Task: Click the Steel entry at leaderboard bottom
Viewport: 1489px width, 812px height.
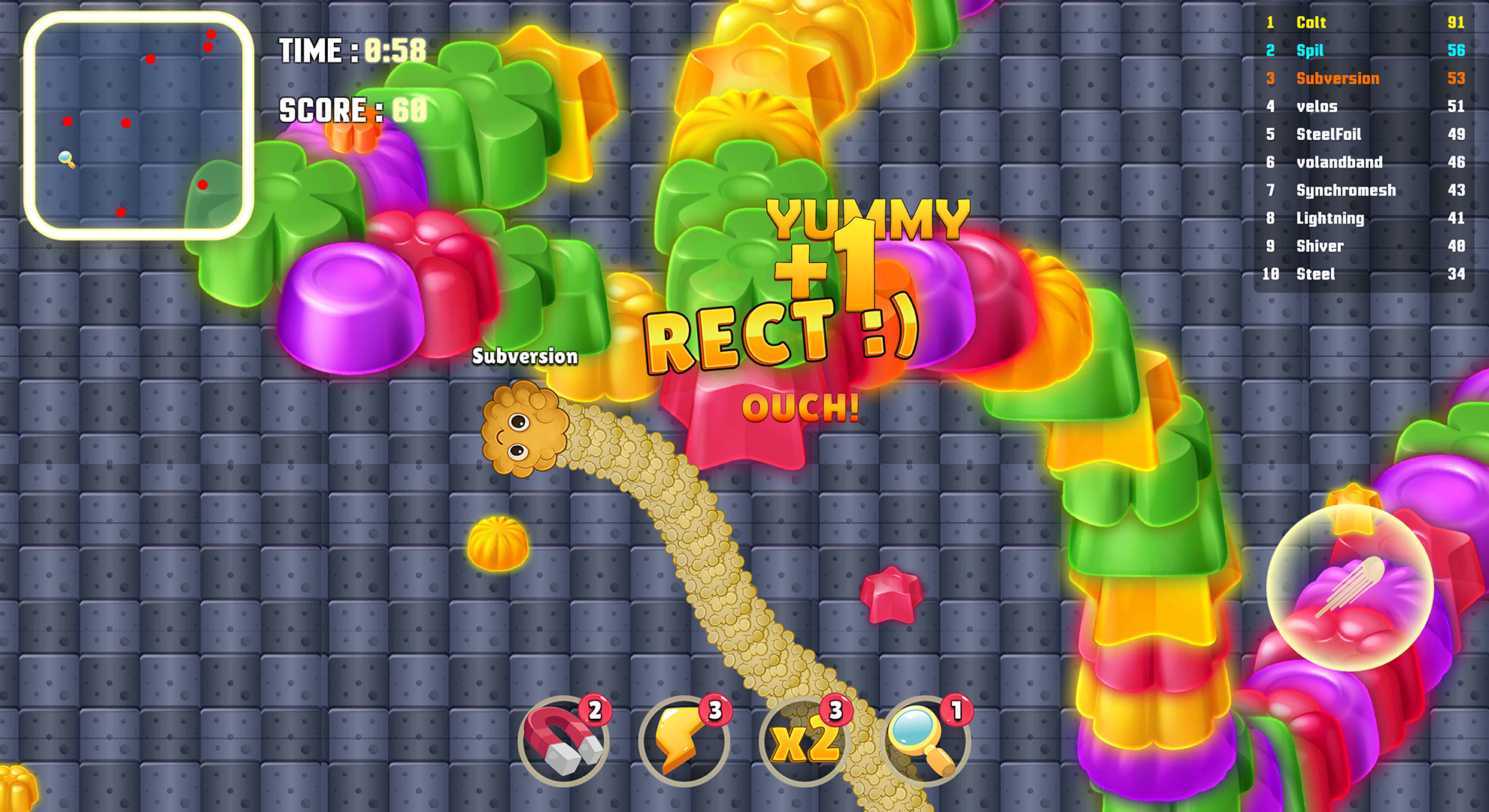Action: 1316,274
